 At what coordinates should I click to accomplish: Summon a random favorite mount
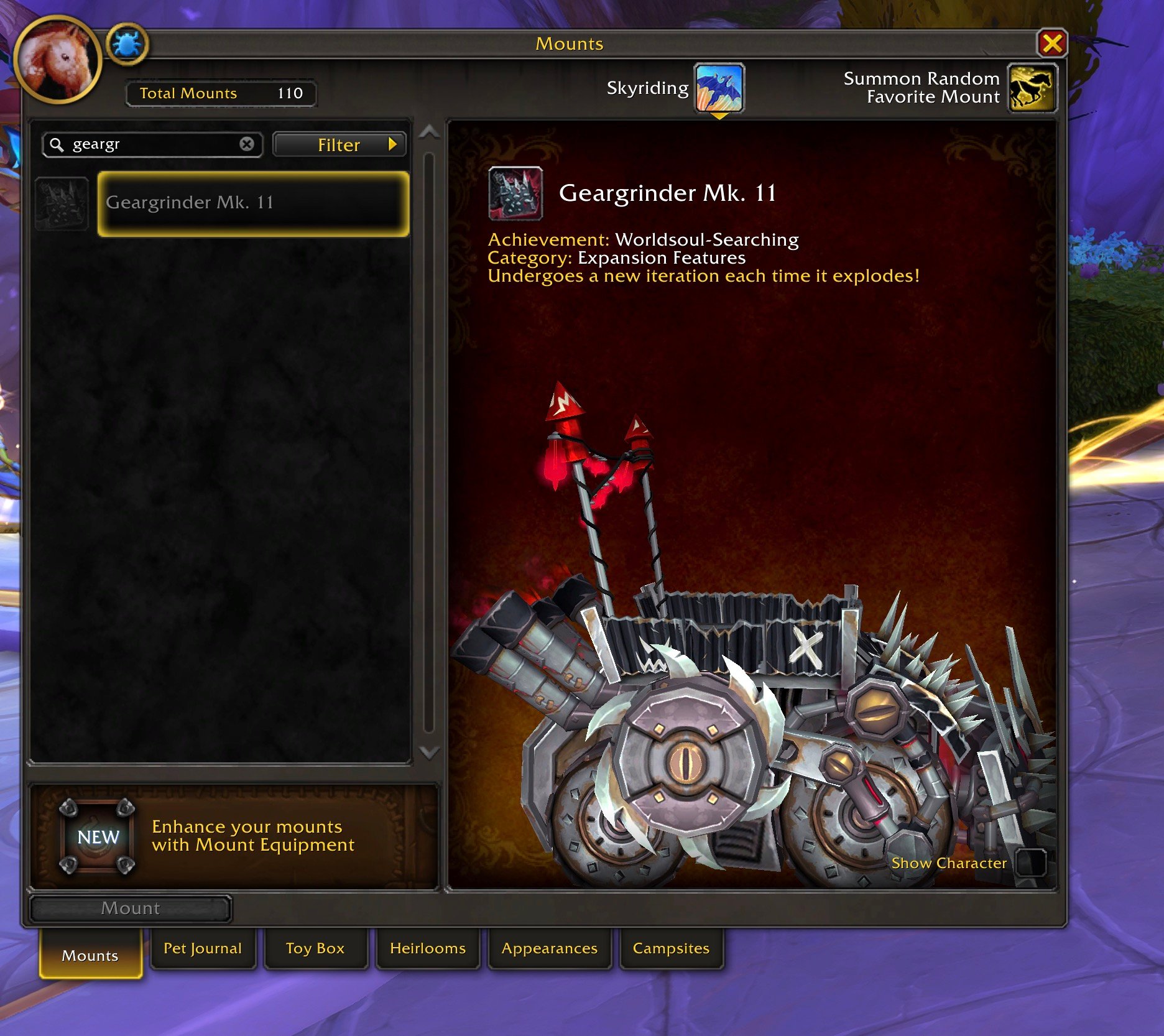tap(1031, 88)
